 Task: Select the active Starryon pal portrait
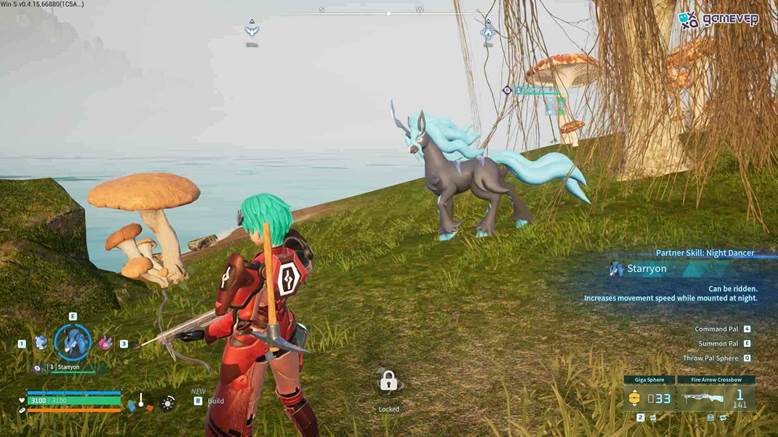click(x=72, y=342)
